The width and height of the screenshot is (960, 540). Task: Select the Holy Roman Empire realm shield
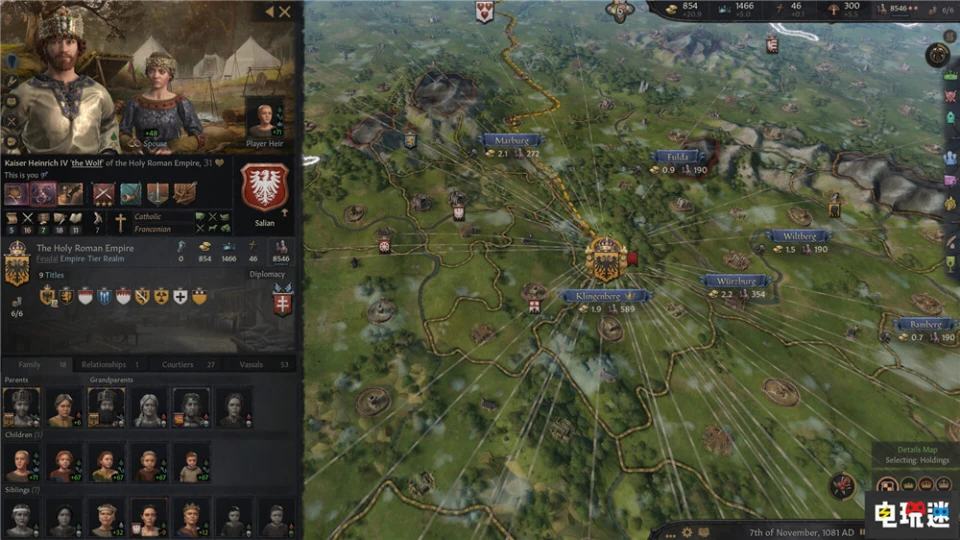pos(17,267)
